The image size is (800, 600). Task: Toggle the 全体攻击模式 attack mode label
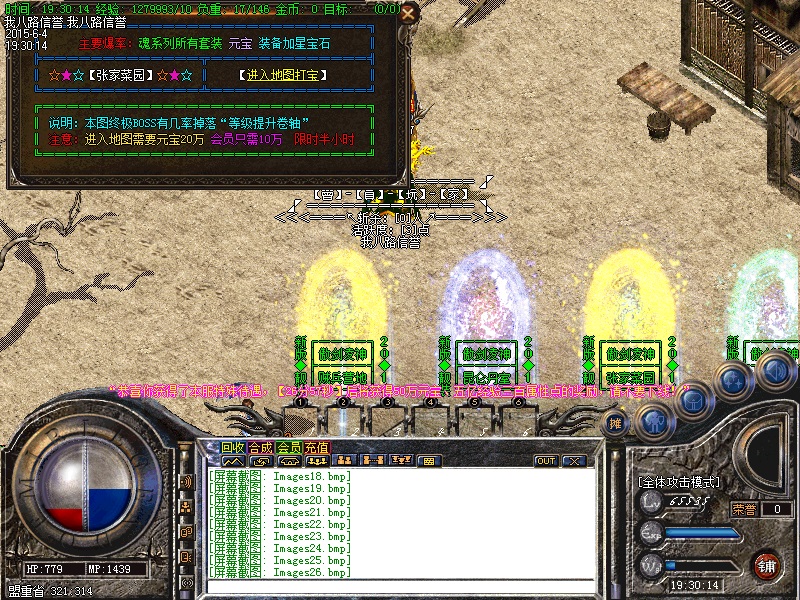(678, 482)
